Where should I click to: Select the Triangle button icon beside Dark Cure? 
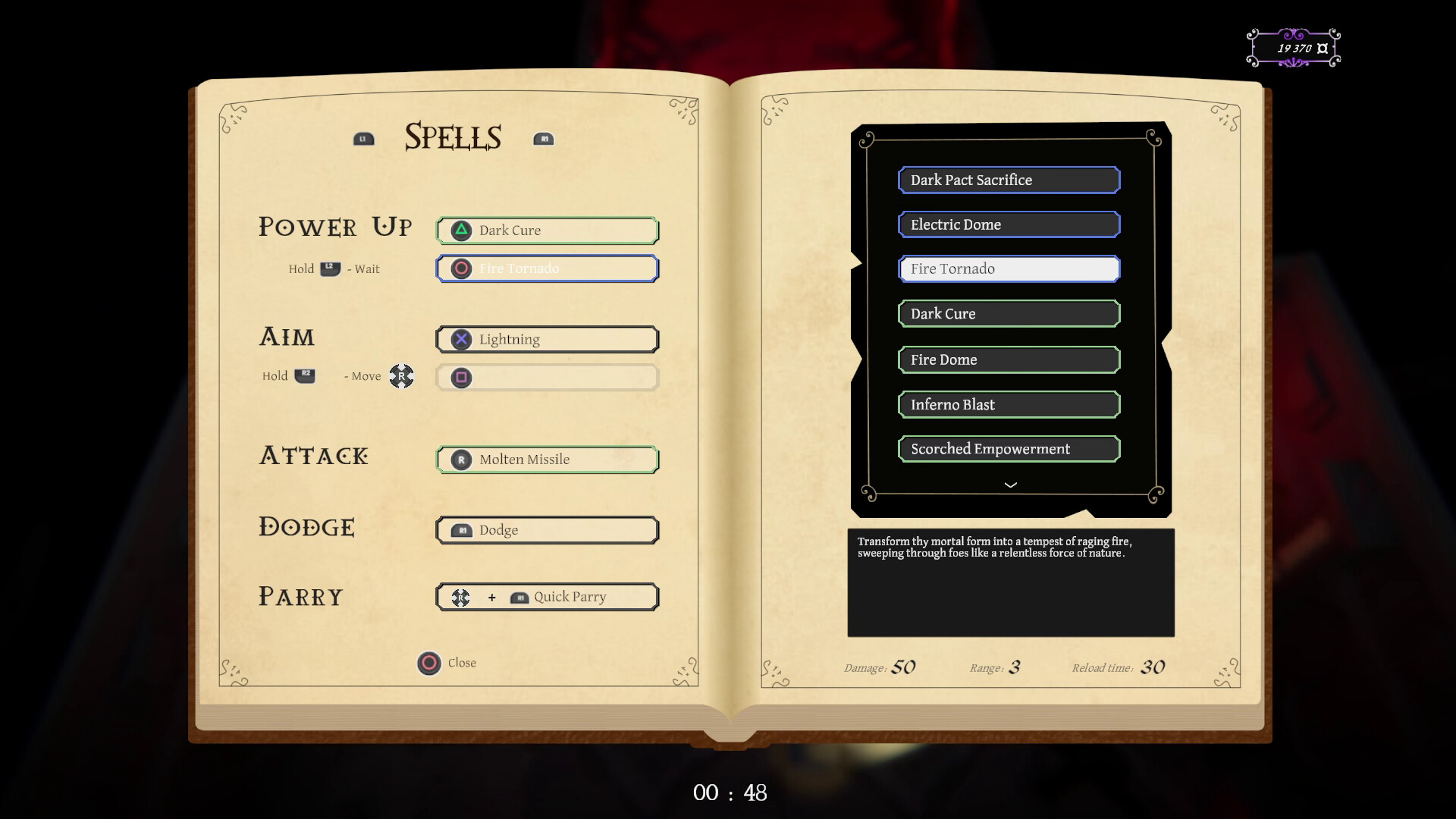[x=461, y=230]
